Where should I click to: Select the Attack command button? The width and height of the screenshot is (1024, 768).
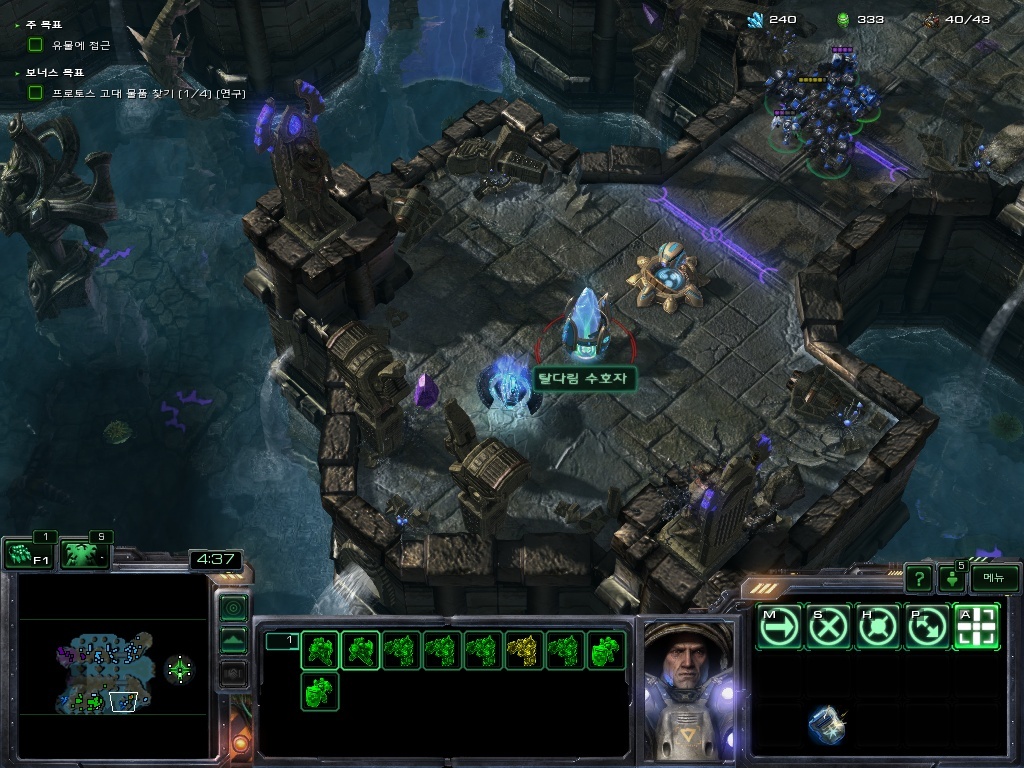coord(977,627)
